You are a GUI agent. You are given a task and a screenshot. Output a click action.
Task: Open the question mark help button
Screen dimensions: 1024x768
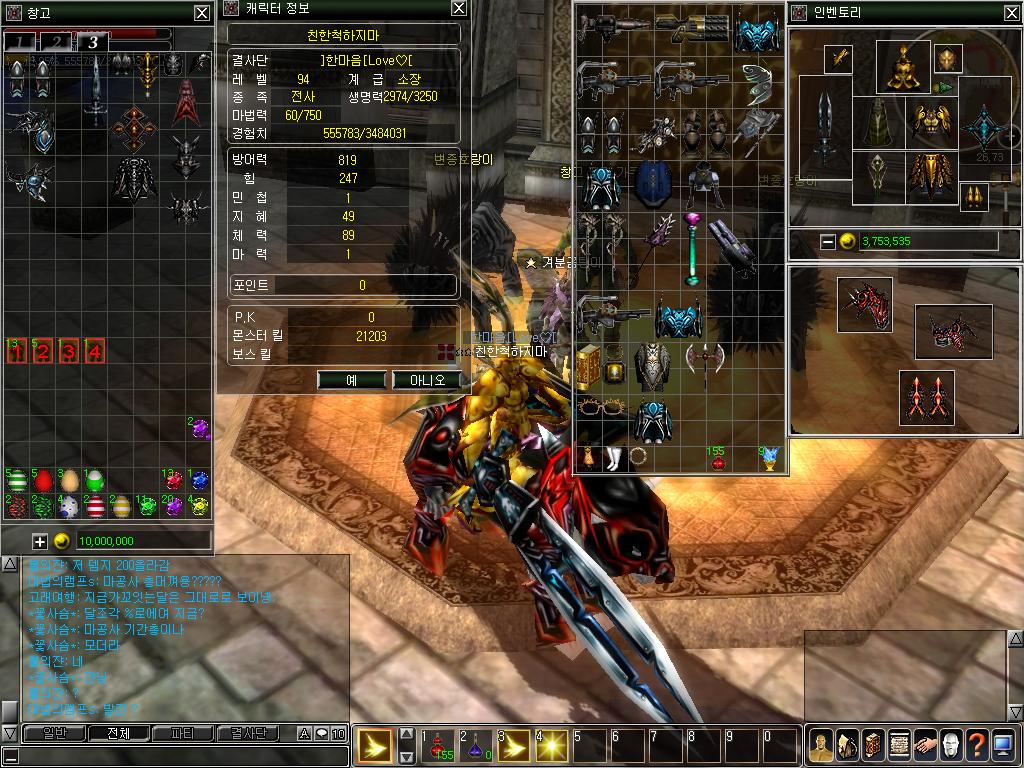[976, 745]
